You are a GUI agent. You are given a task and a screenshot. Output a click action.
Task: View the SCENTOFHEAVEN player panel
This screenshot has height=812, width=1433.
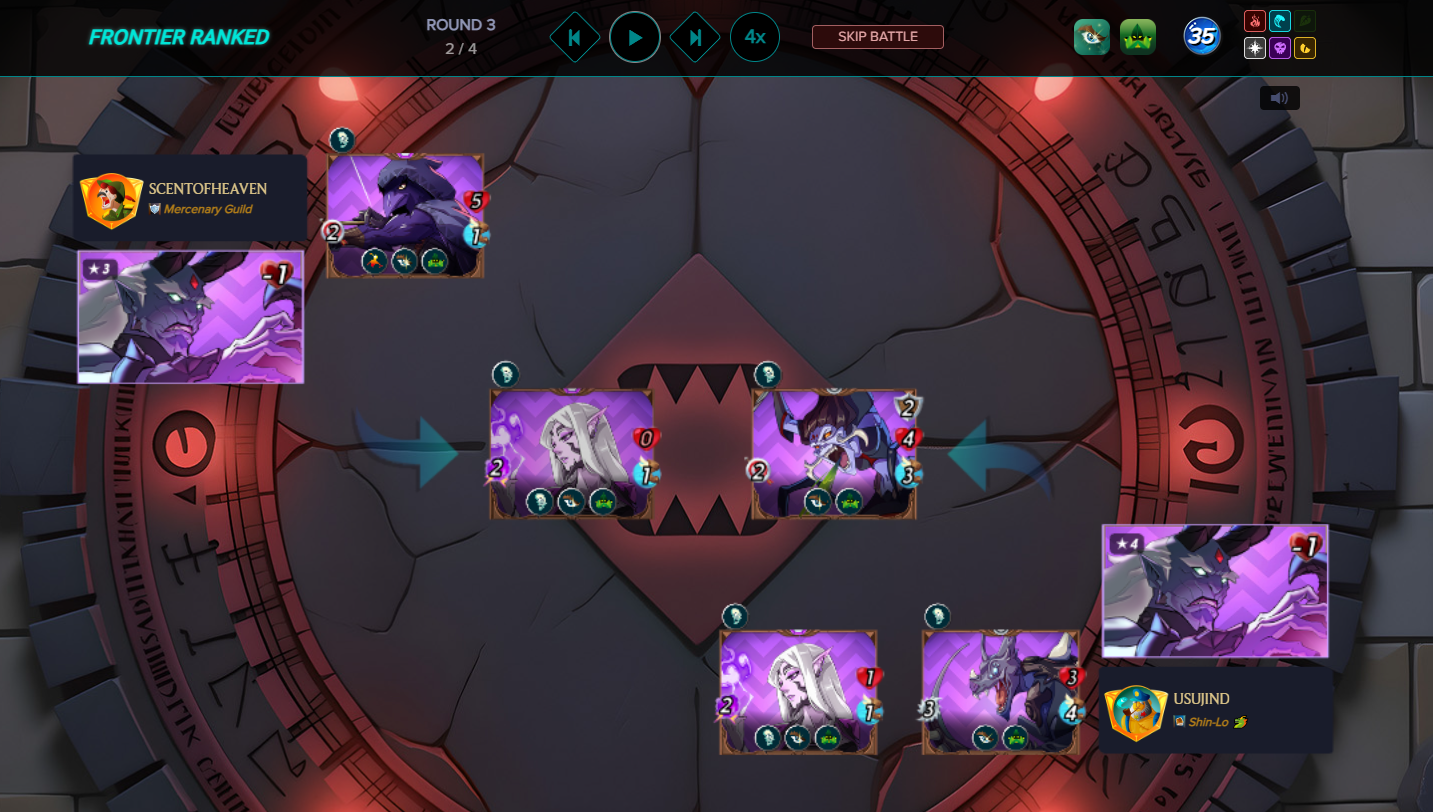point(190,198)
